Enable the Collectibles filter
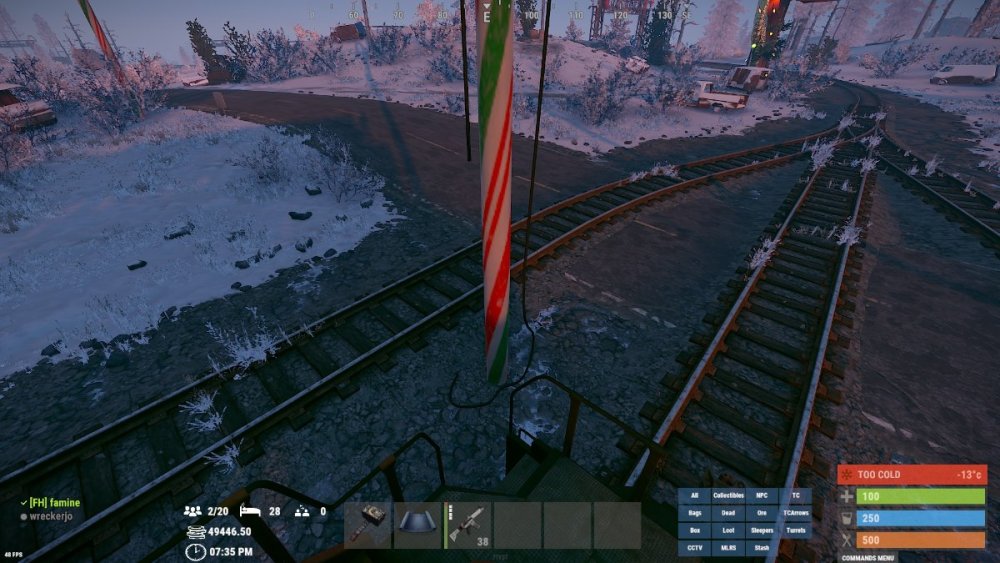 click(x=728, y=496)
